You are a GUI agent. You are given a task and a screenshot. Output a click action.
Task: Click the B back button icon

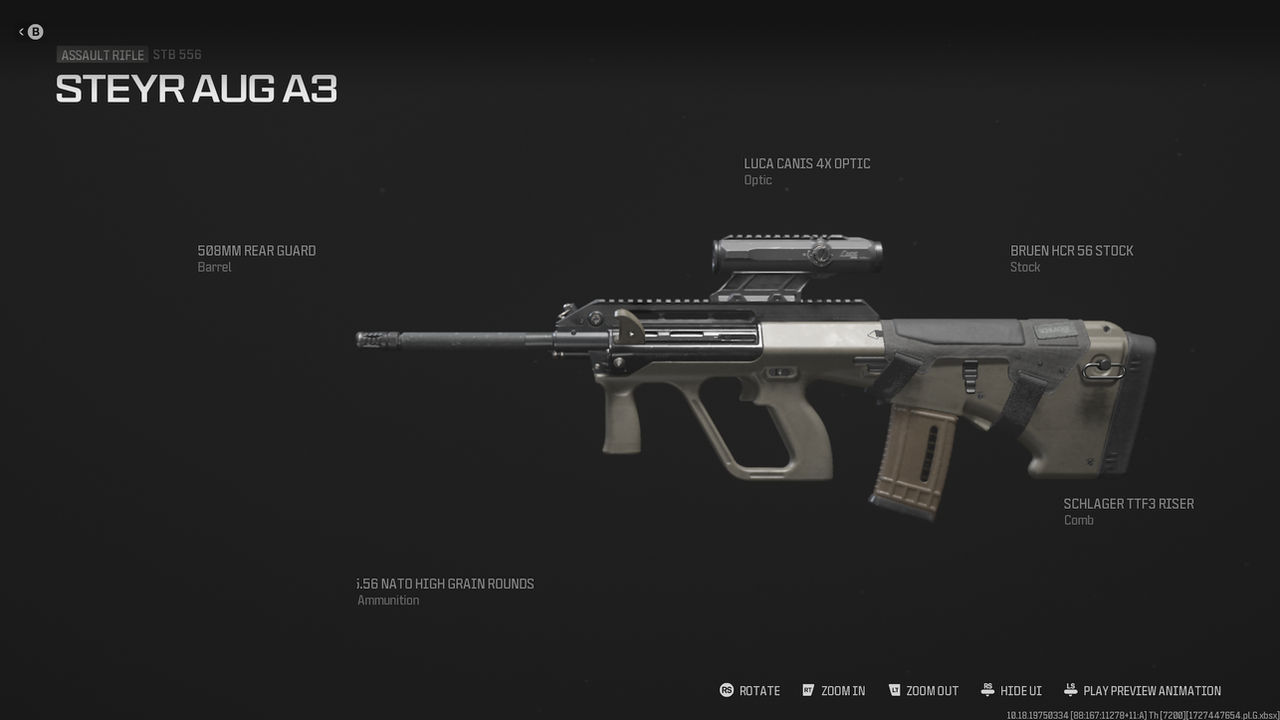coord(34,31)
